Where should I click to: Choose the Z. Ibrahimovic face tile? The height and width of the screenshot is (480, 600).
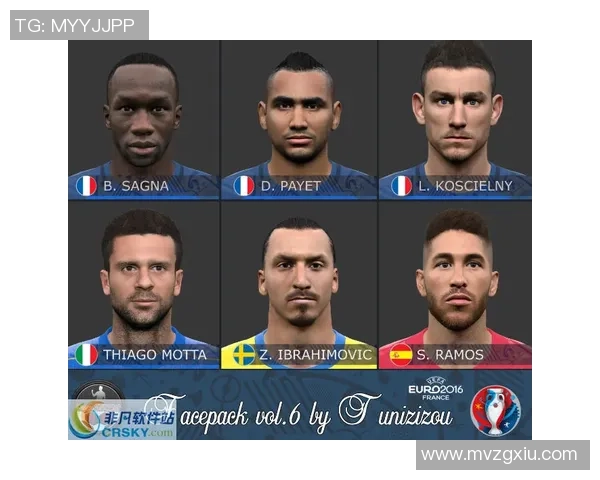coord(299,285)
